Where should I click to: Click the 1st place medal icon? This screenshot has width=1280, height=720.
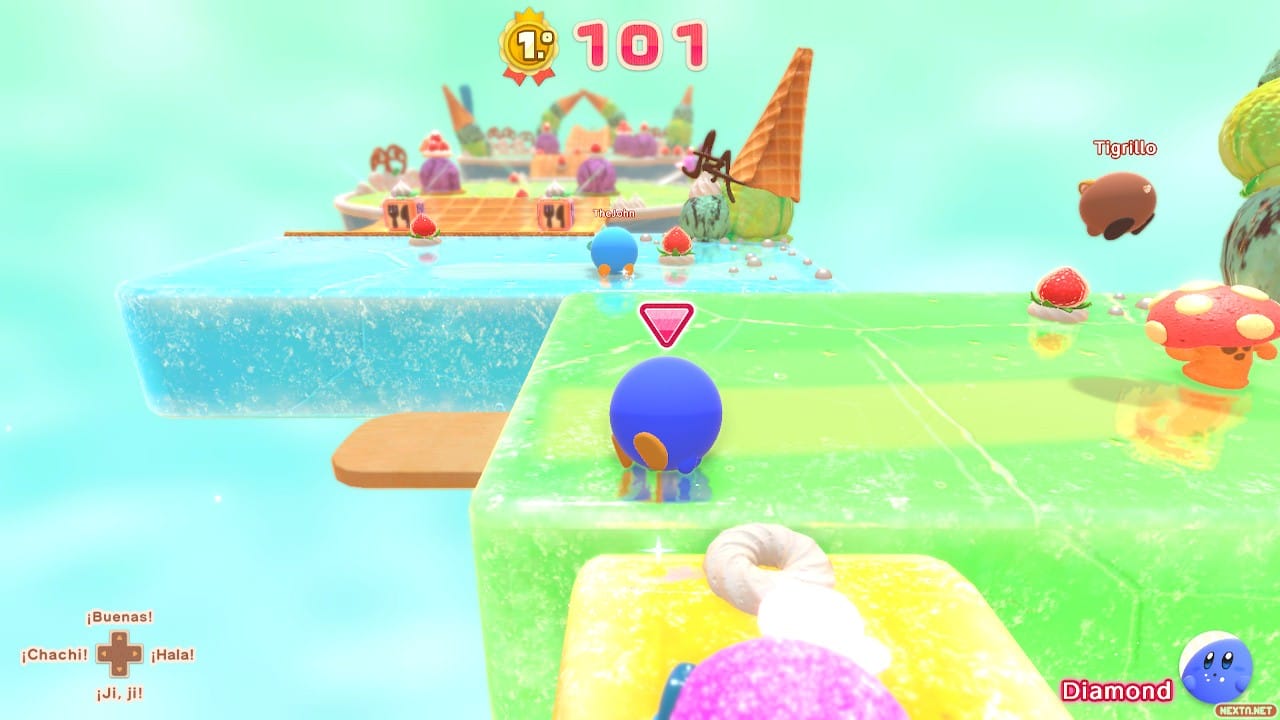click(x=527, y=44)
